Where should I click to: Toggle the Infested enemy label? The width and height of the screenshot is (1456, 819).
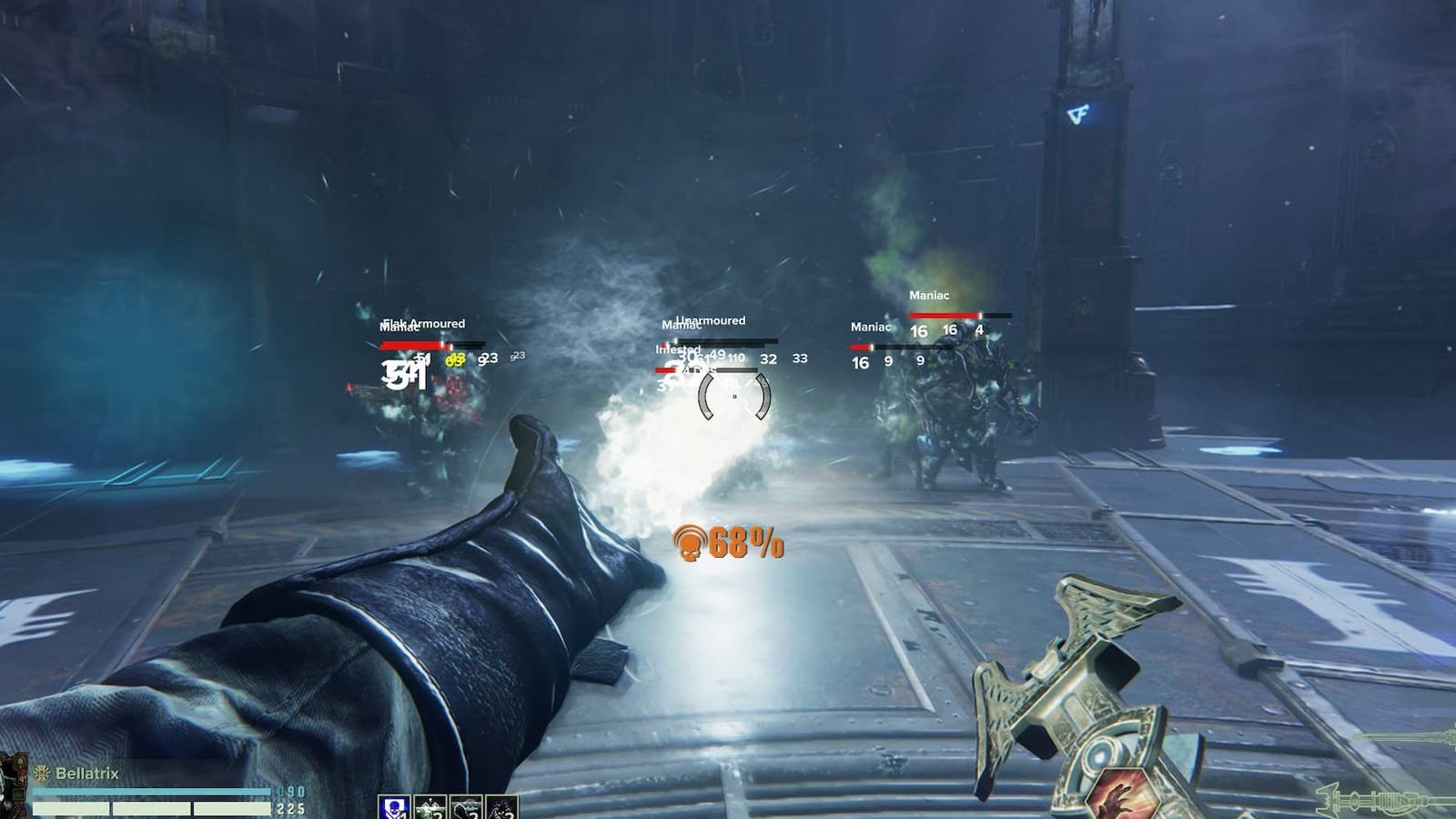click(x=677, y=349)
